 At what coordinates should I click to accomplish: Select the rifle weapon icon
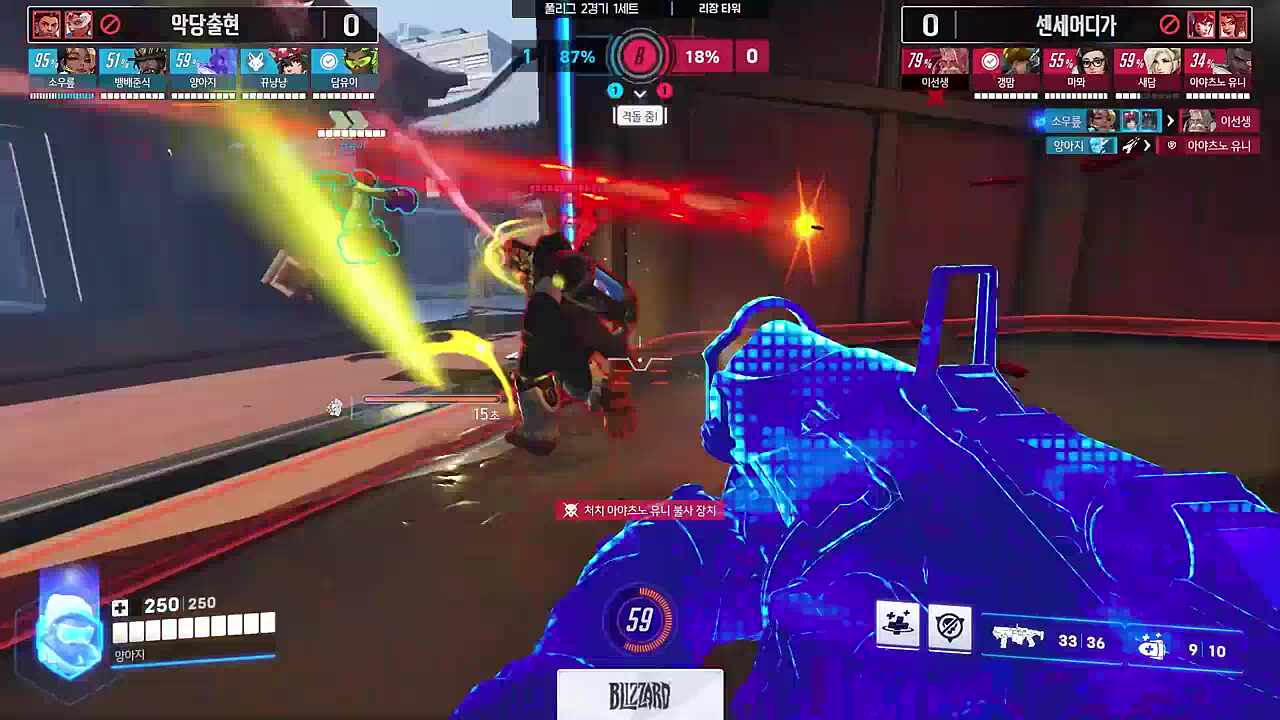(x=1017, y=637)
